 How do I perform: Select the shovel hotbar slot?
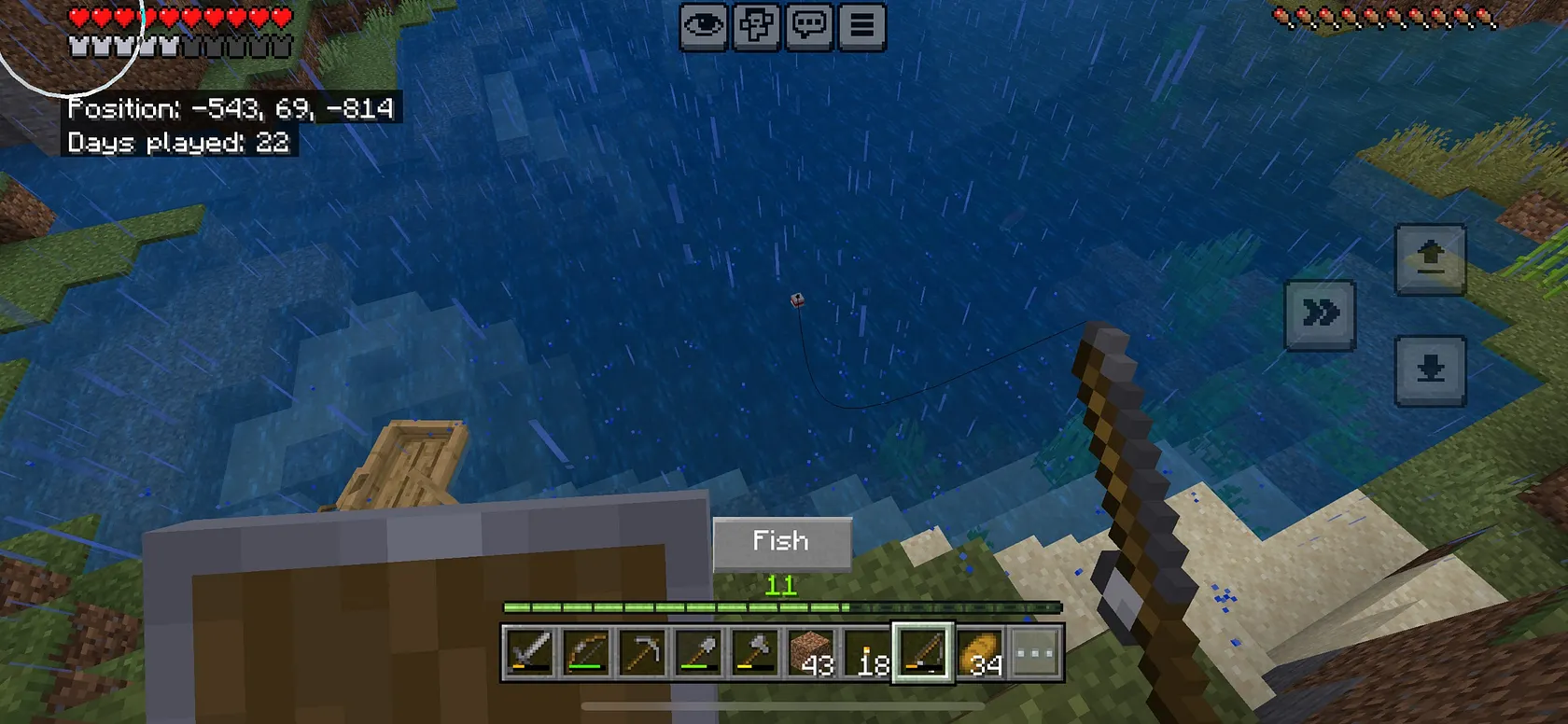point(698,652)
